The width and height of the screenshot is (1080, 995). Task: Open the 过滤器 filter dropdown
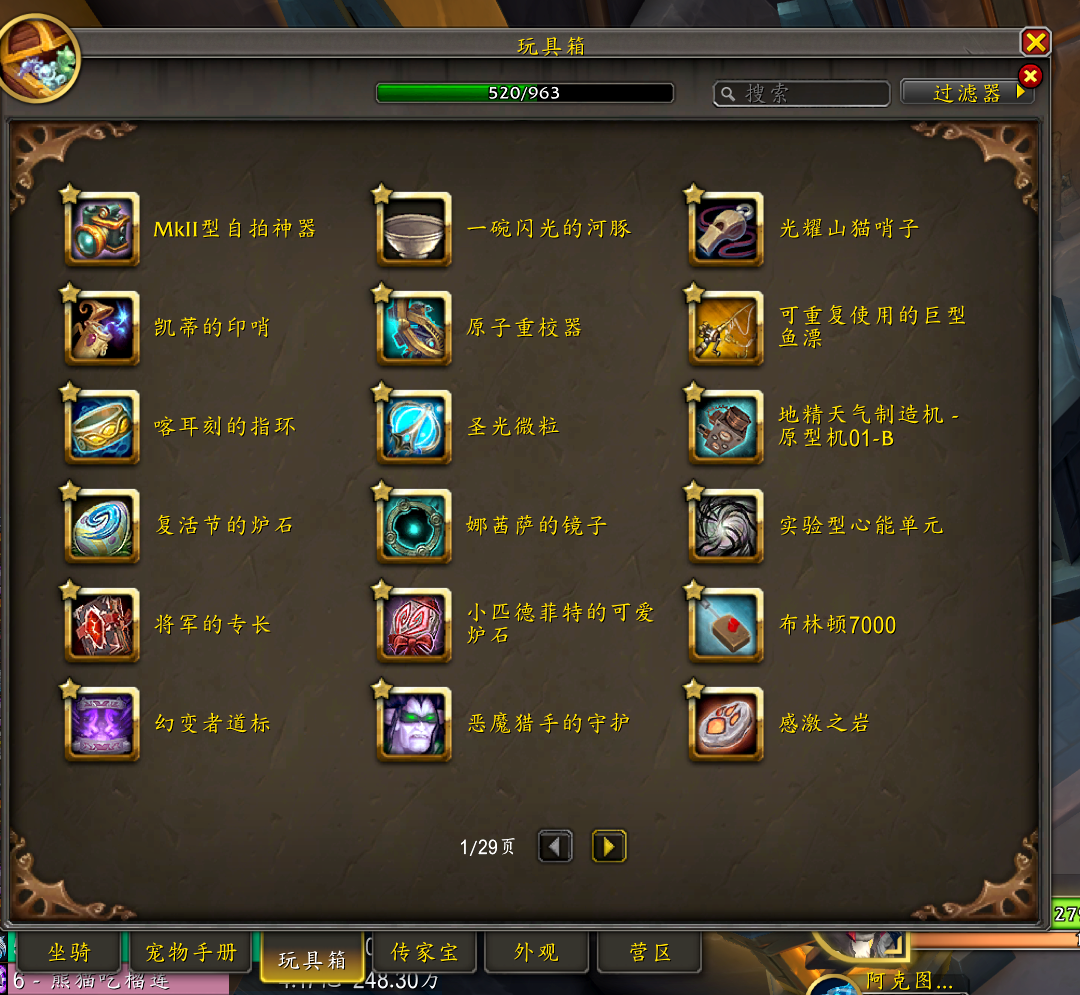coord(966,93)
